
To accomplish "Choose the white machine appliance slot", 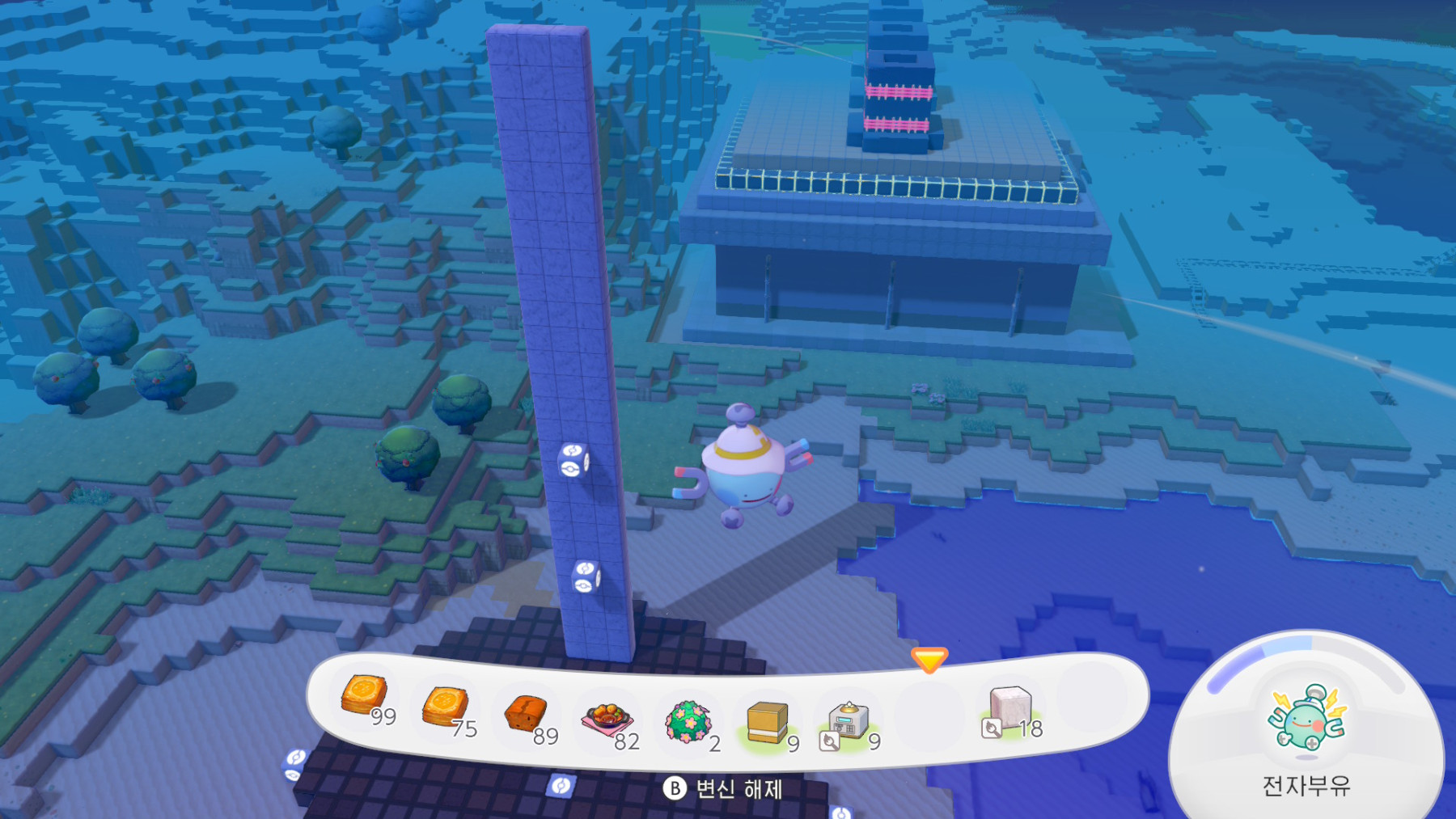I will click(x=848, y=721).
